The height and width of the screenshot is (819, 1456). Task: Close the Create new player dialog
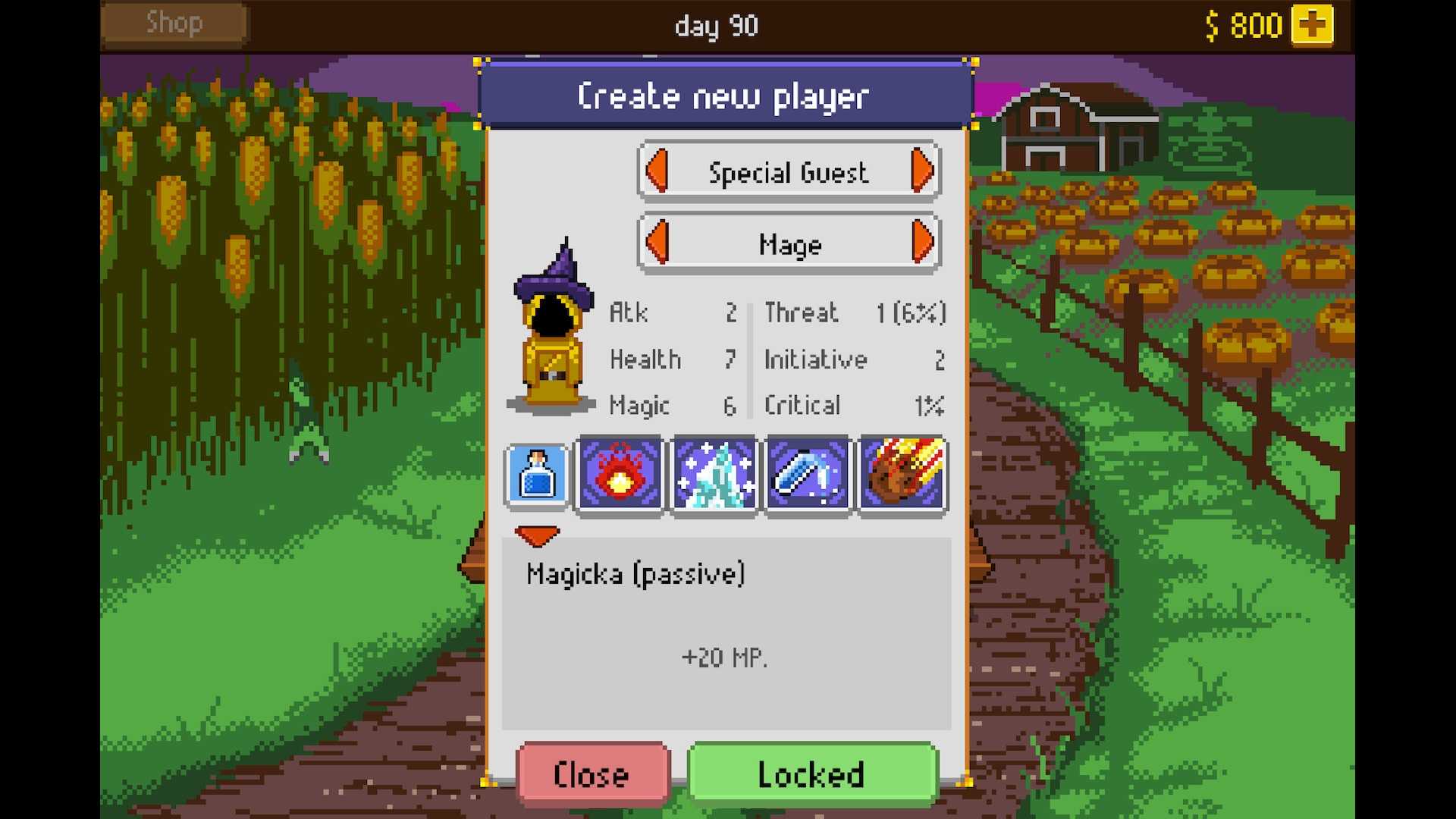tap(592, 774)
